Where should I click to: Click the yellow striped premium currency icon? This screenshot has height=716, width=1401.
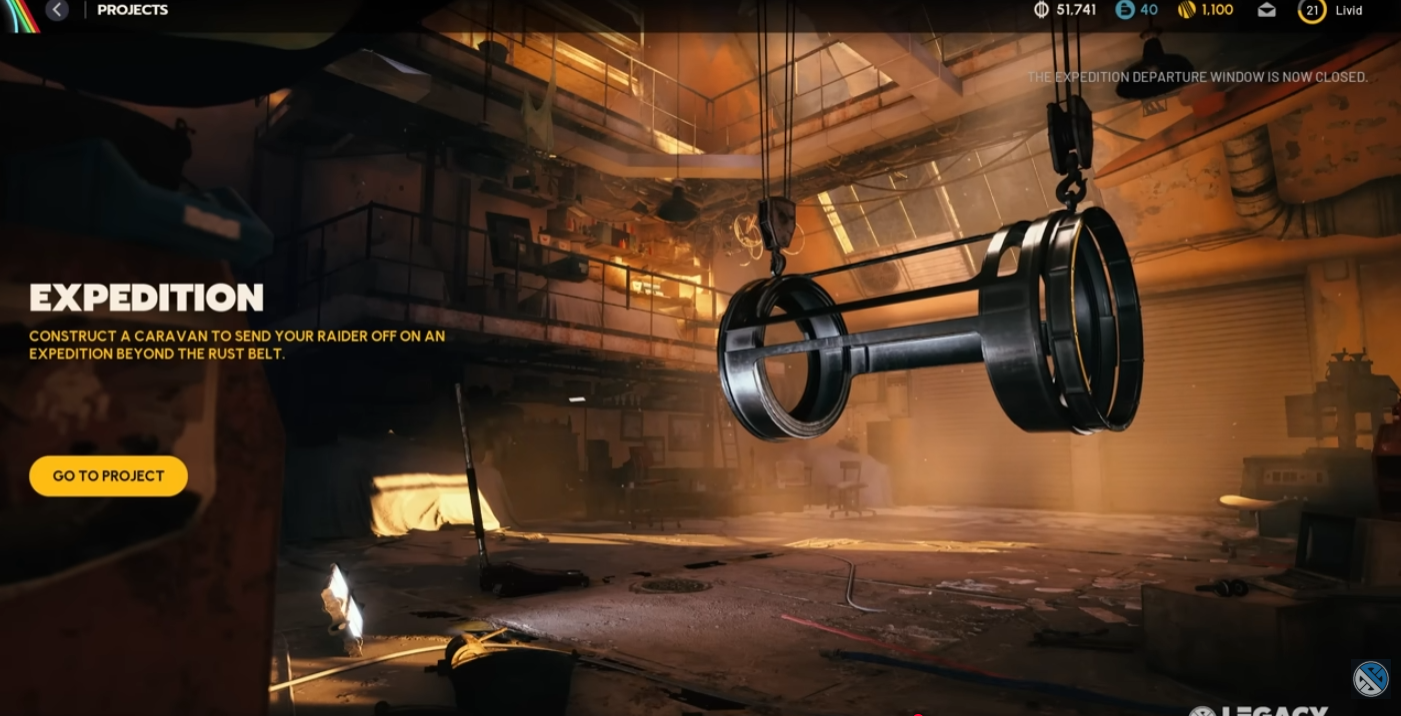(1187, 10)
